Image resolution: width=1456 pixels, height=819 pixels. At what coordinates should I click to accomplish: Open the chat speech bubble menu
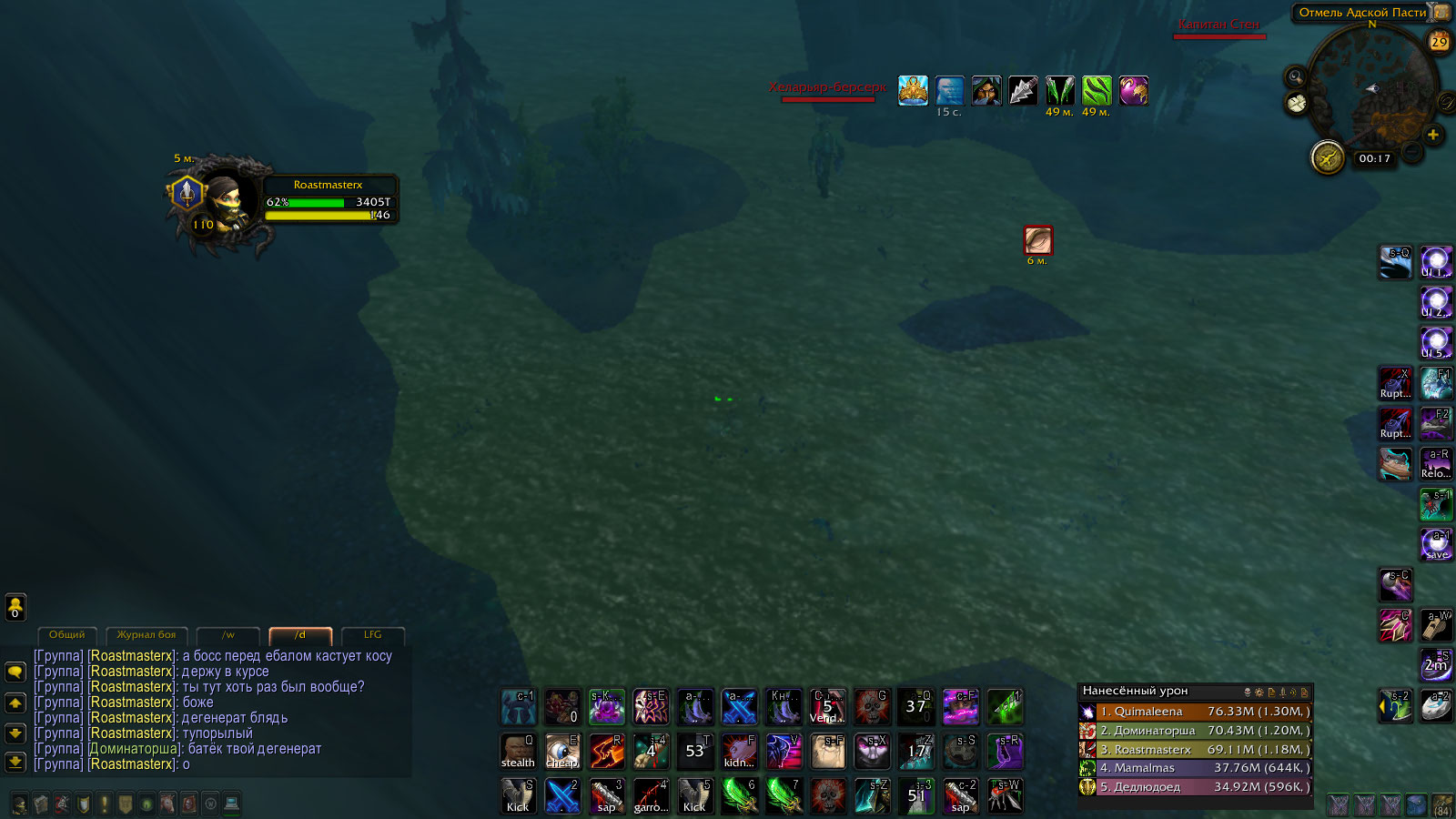[x=15, y=672]
